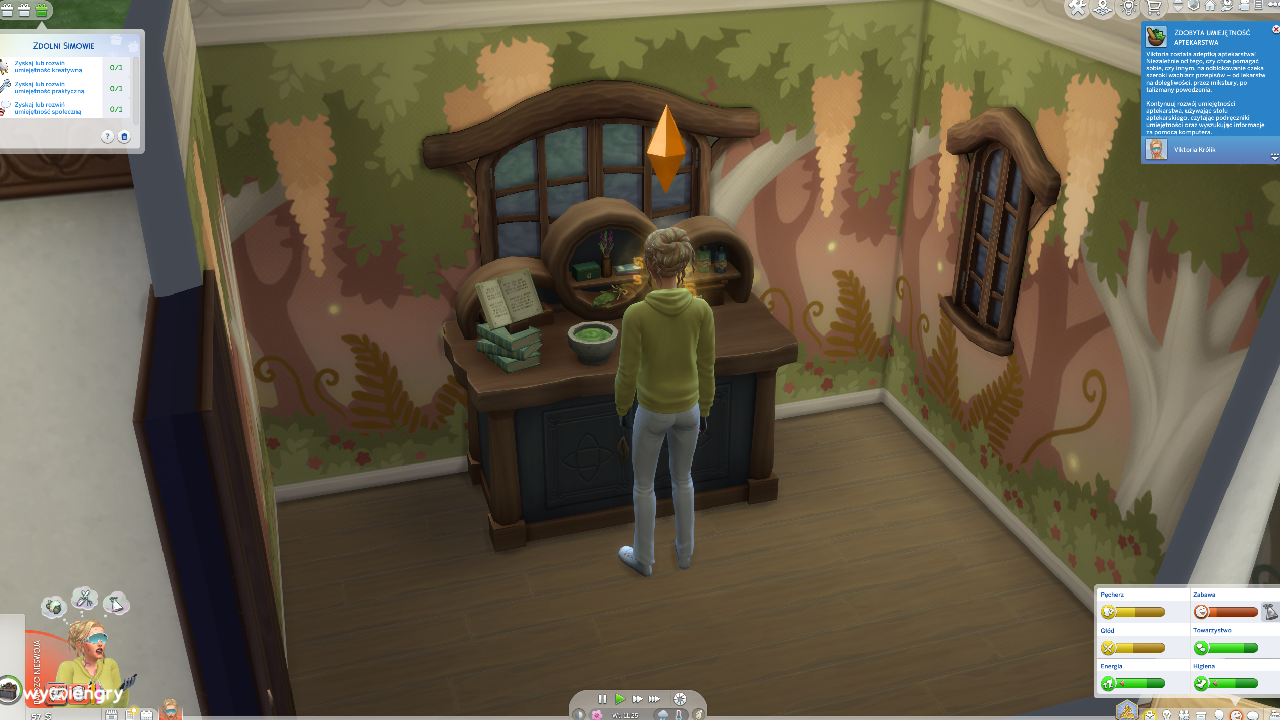Click the house icon in the top-right toolbar
Viewport: 1280px width, 720px height.
pyautogui.click(x=1210, y=7)
